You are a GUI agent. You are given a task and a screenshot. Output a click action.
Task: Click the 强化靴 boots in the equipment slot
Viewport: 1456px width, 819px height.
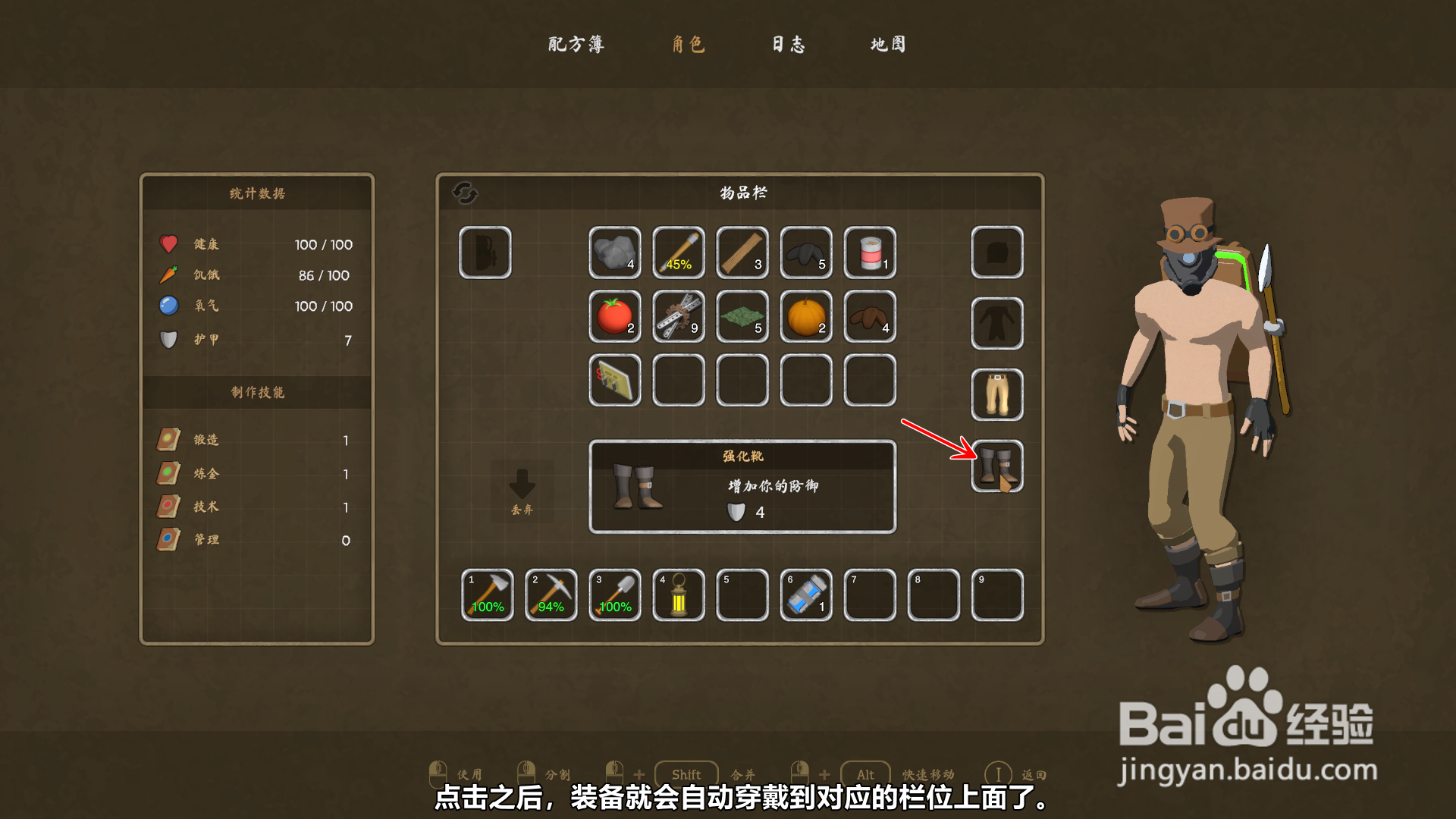pos(996,466)
